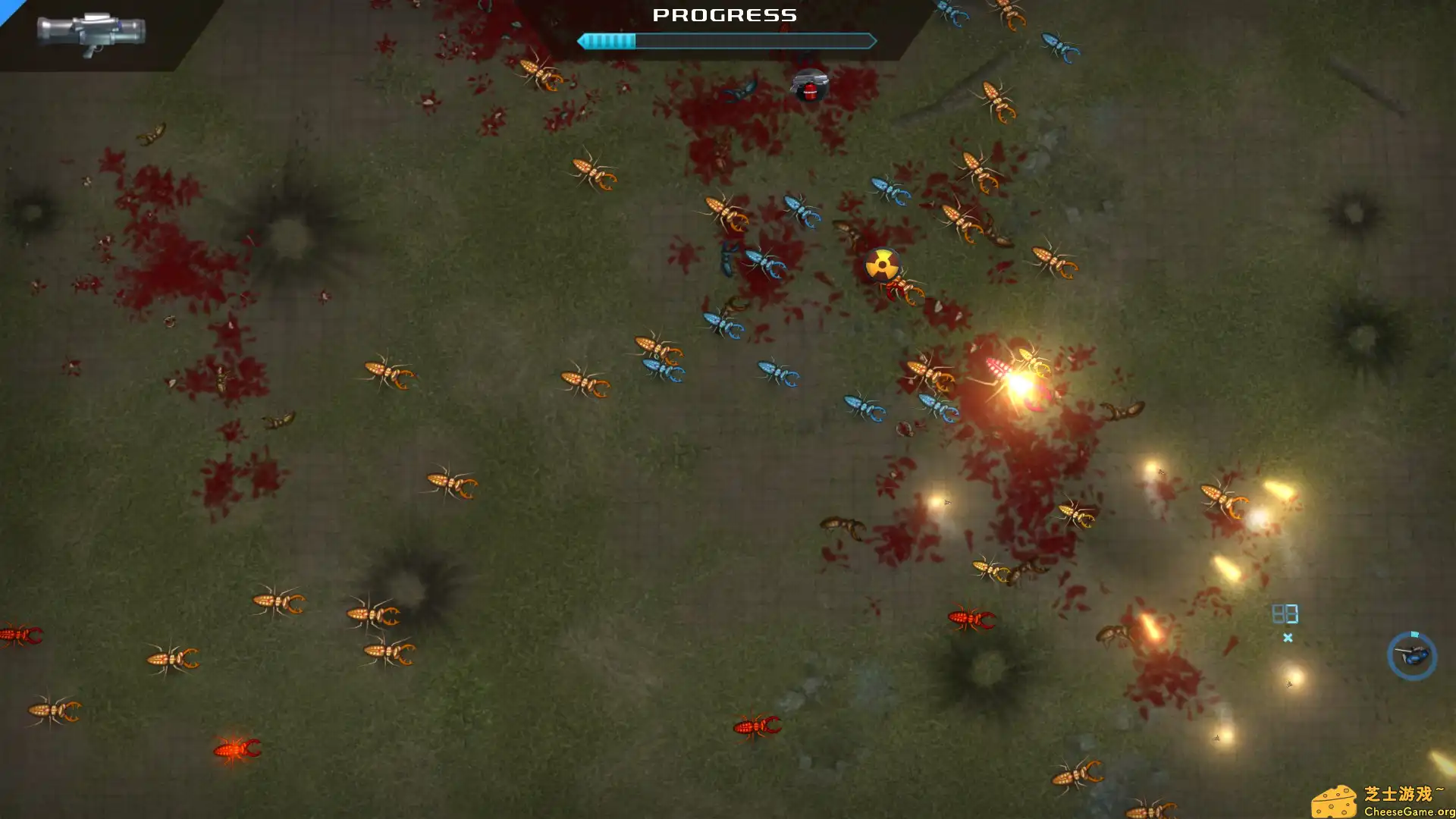Screen dimensions: 1456x819
Task: Click the PROGRESS title text
Action: point(726,15)
